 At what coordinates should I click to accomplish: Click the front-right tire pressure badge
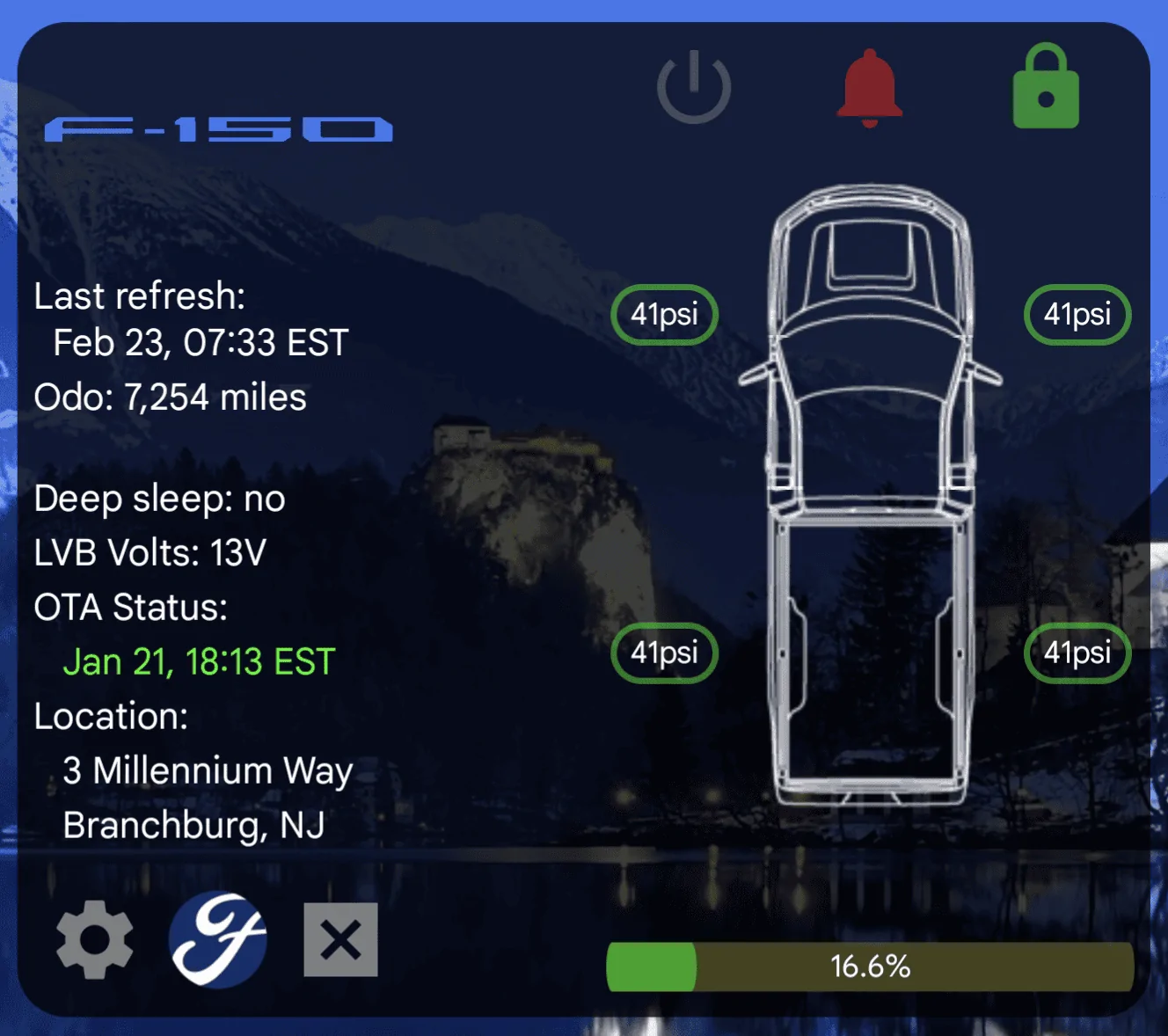click(x=1077, y=314)
